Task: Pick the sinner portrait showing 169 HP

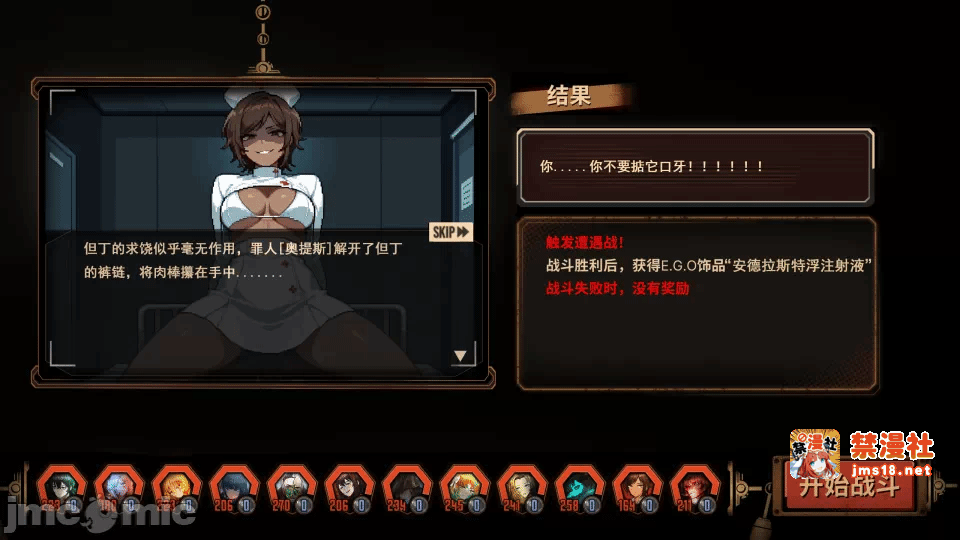Action: (x=636, y=489)
